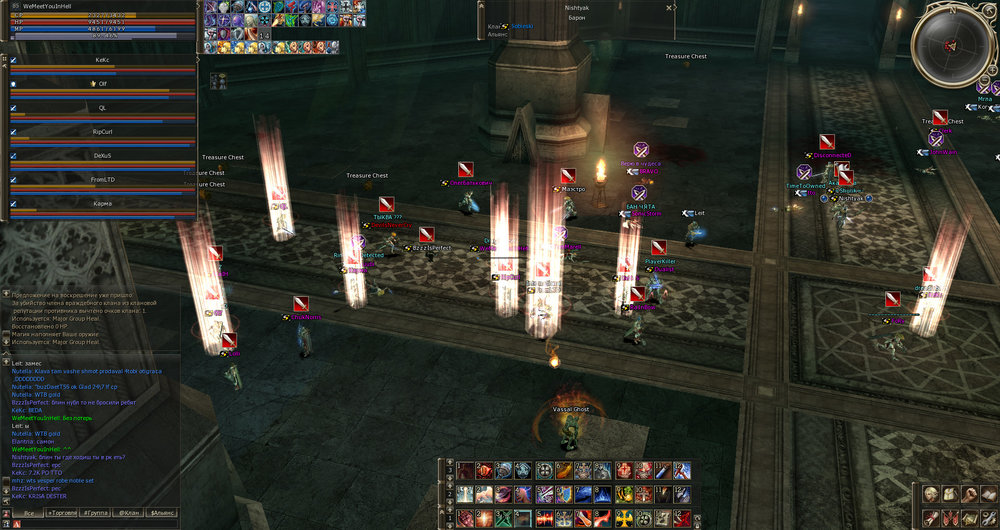
Task: Select party member Карма
Action: [102, 204]
